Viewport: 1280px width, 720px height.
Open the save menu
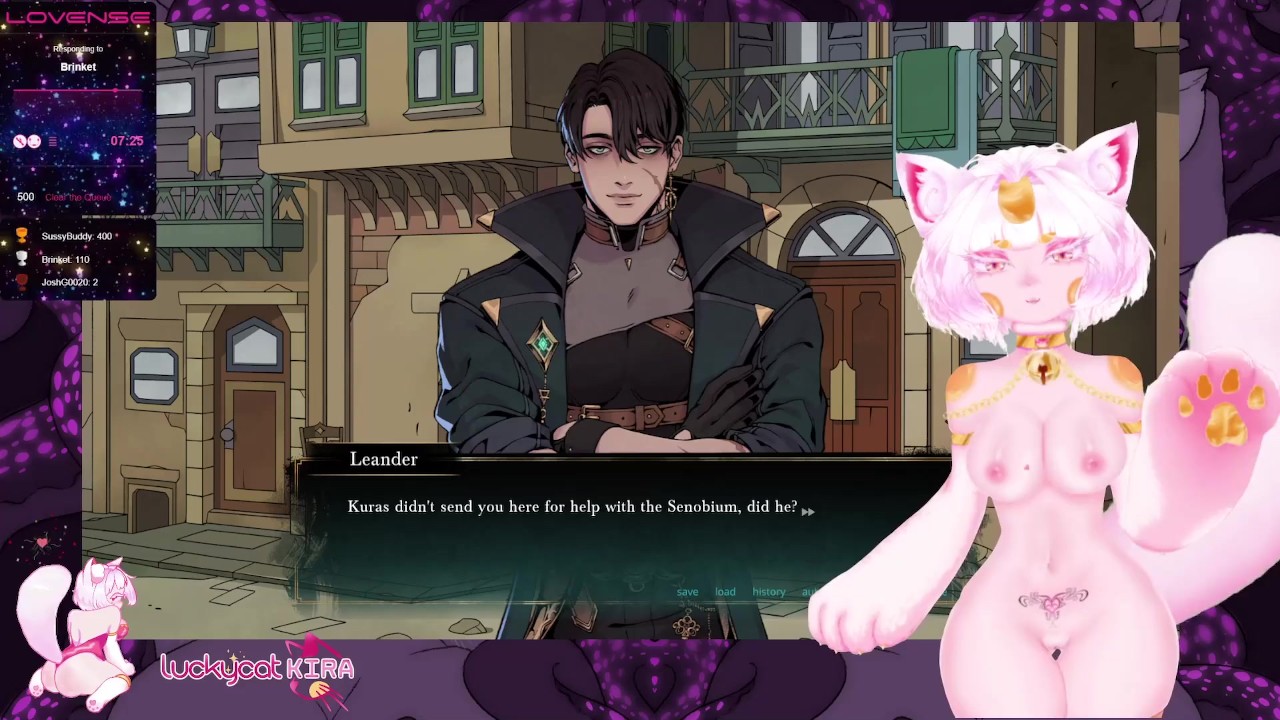(x=687, y=592)
